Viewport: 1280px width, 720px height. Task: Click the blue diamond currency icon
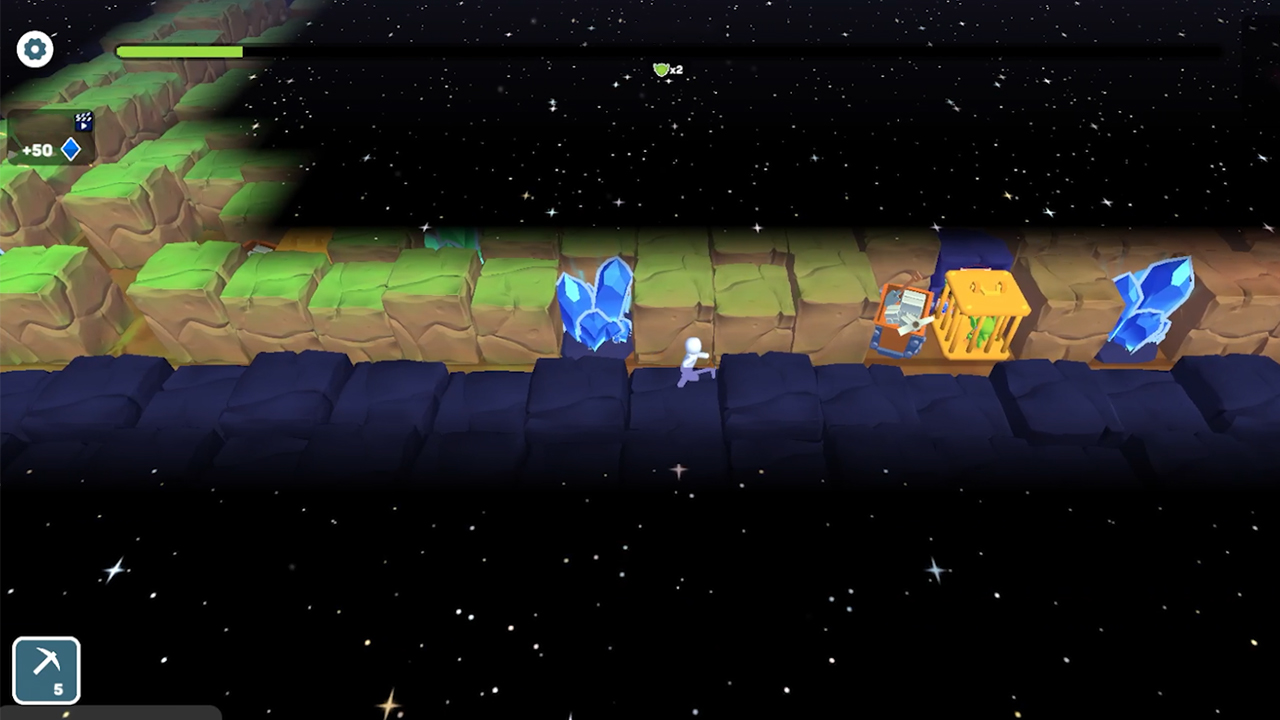tap(71, 148)
